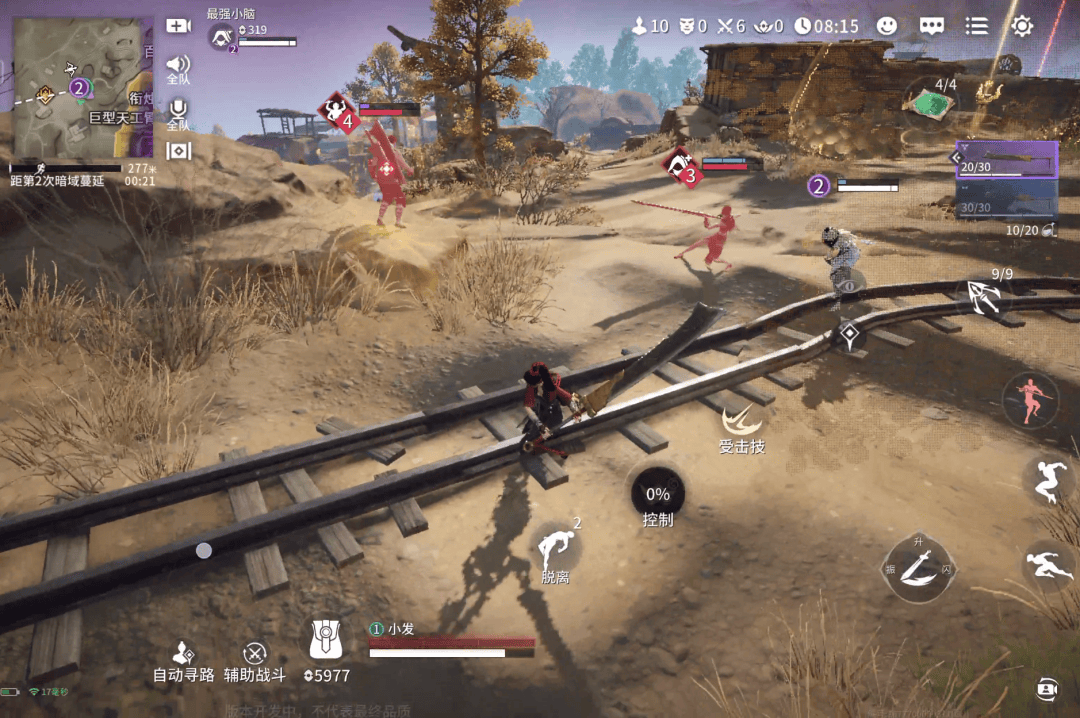Tap the 脱离 break-free button

pyautogui.click(x=556, y=552)
